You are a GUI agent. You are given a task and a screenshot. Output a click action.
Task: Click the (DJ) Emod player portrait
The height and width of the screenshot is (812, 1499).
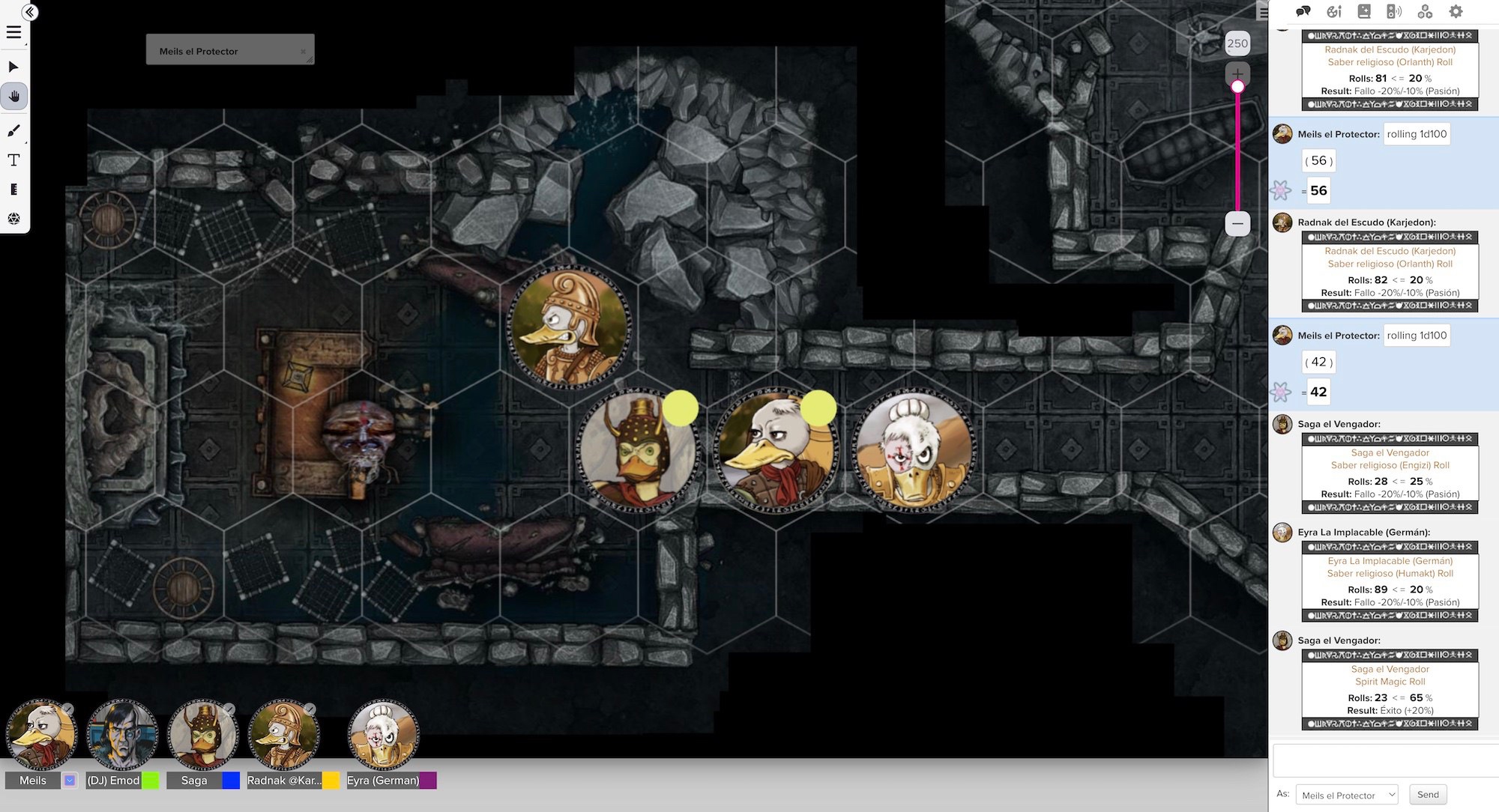122,735
